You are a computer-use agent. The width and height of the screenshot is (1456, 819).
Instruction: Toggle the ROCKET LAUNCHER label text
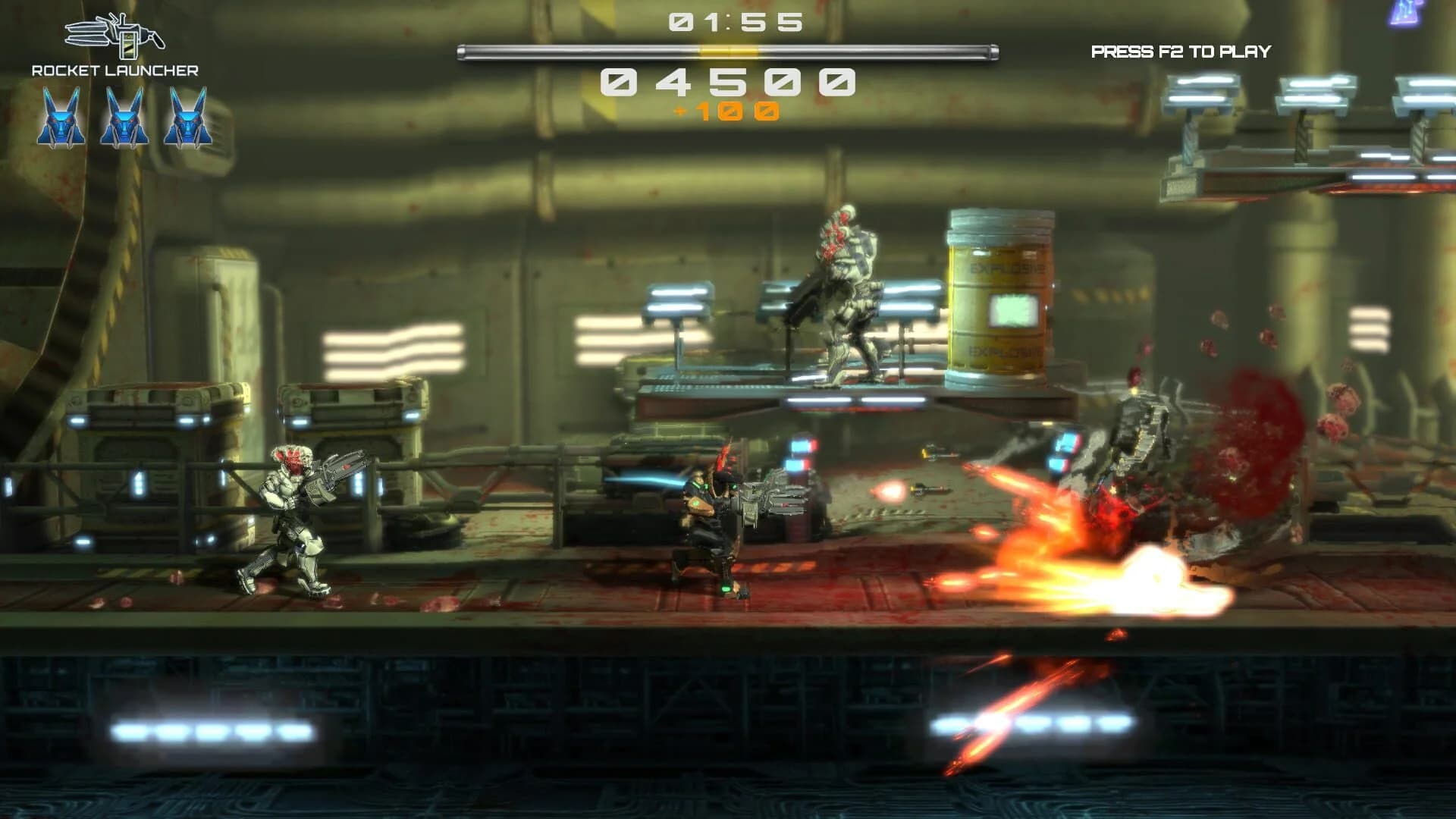pyautogui.click(x=115, y=71)
